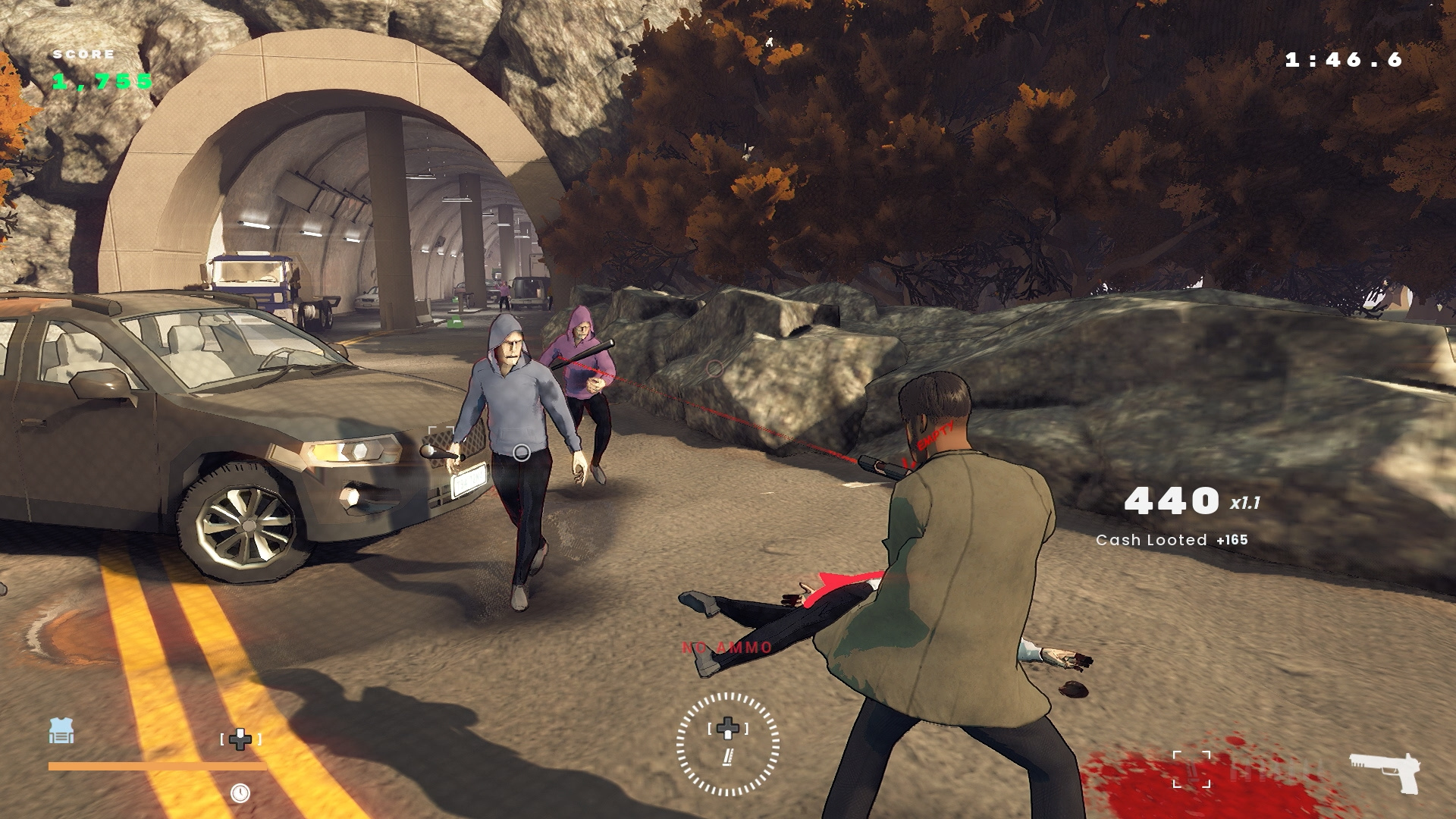Activate the clock slow-motion icon

[x=240, y=793]
